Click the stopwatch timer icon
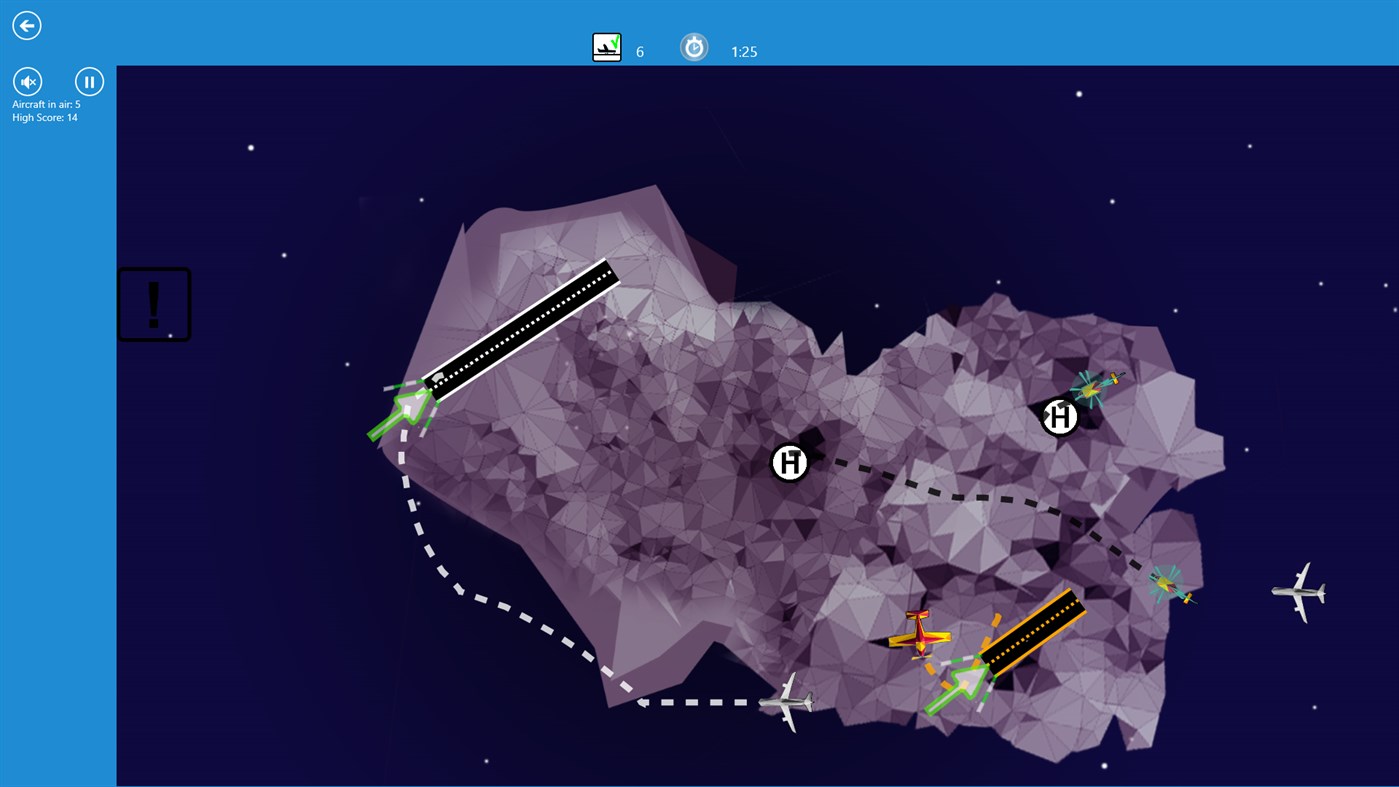 pyautogui.click(x=694, y=46)
